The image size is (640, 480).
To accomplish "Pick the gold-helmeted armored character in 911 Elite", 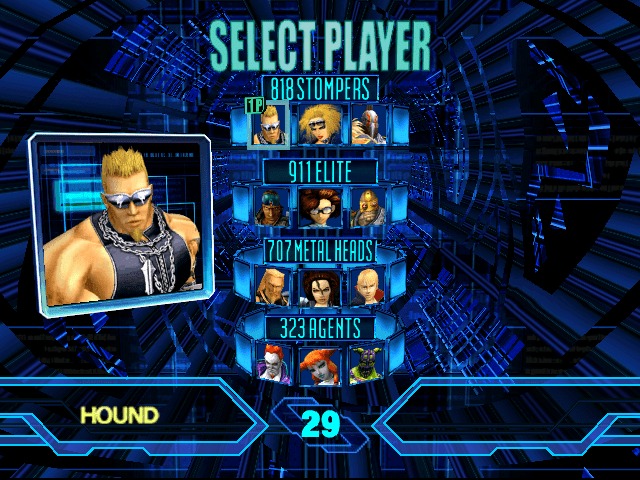I will click(x=367, y=206).
